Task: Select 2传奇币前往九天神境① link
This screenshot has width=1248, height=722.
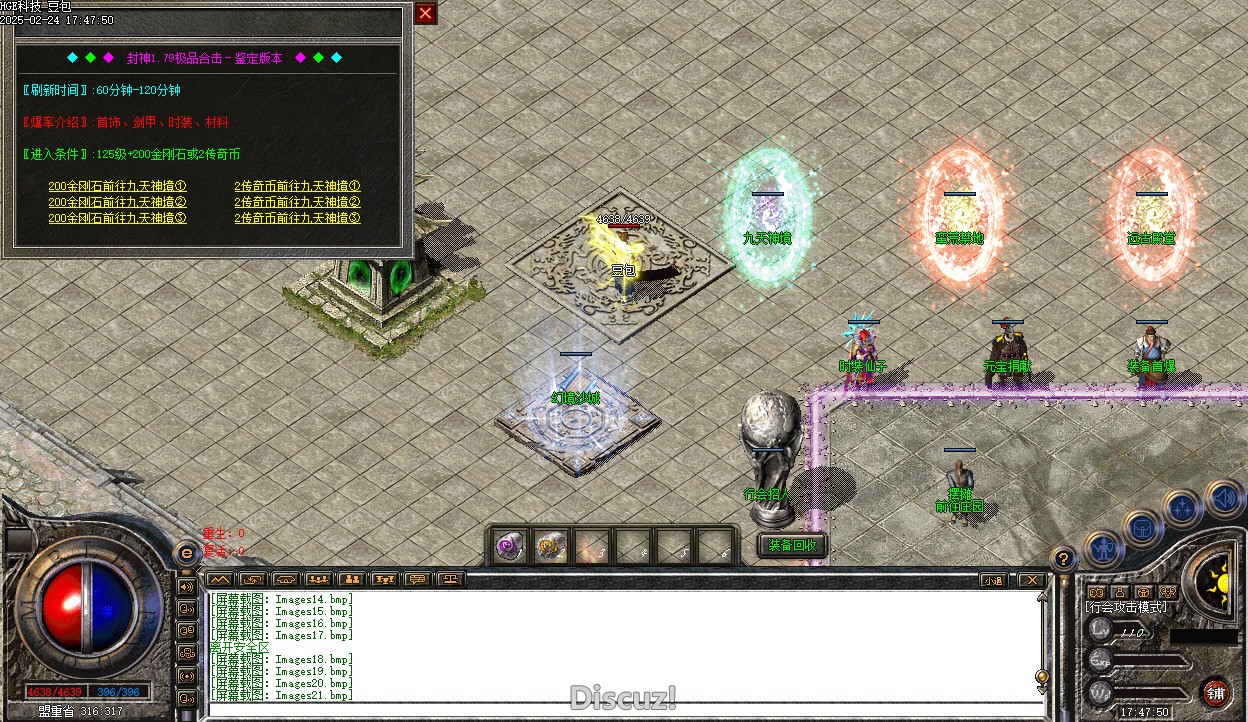Action: tap(297, 186)
